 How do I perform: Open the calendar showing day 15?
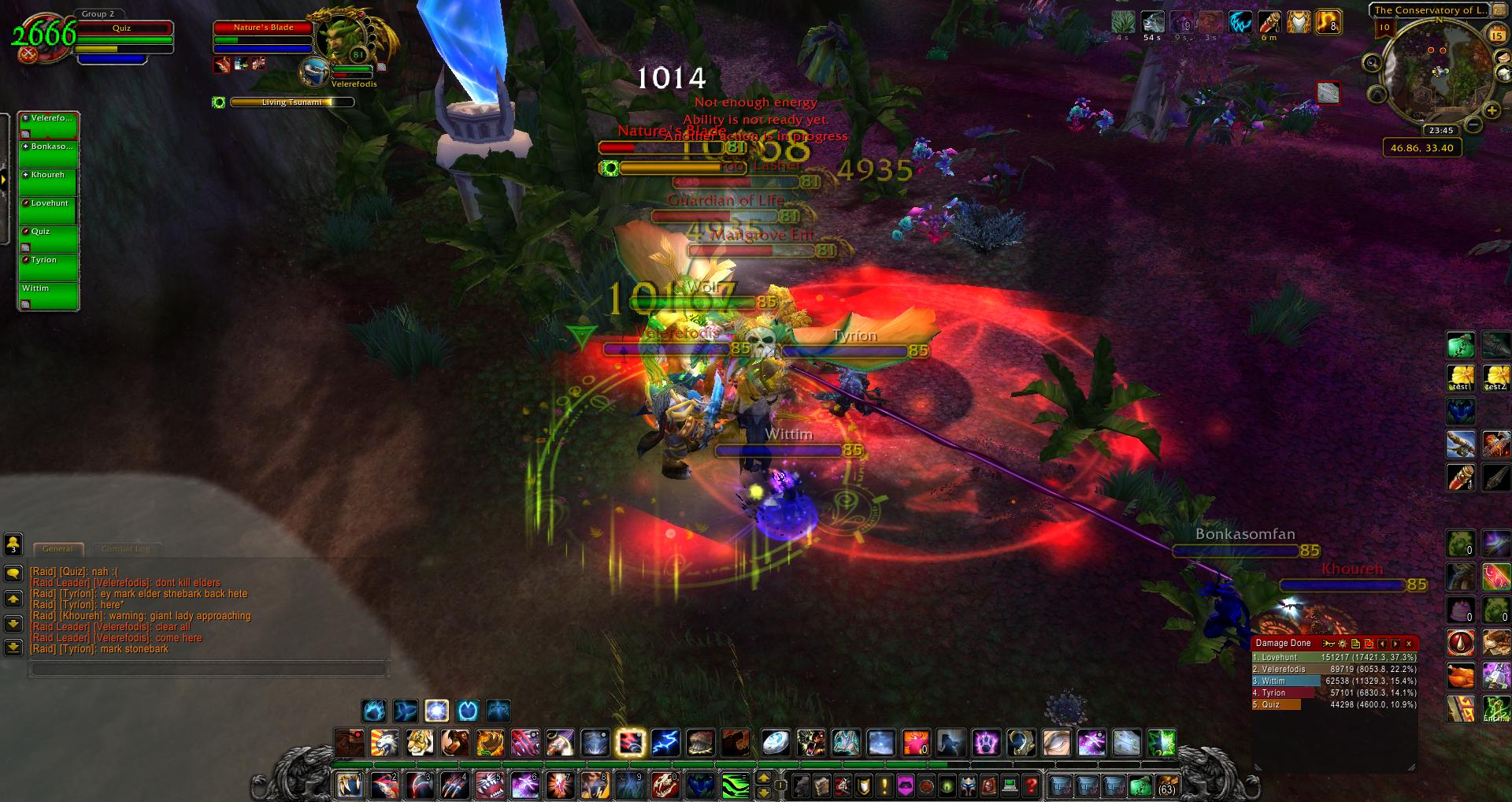point(1497,35)
